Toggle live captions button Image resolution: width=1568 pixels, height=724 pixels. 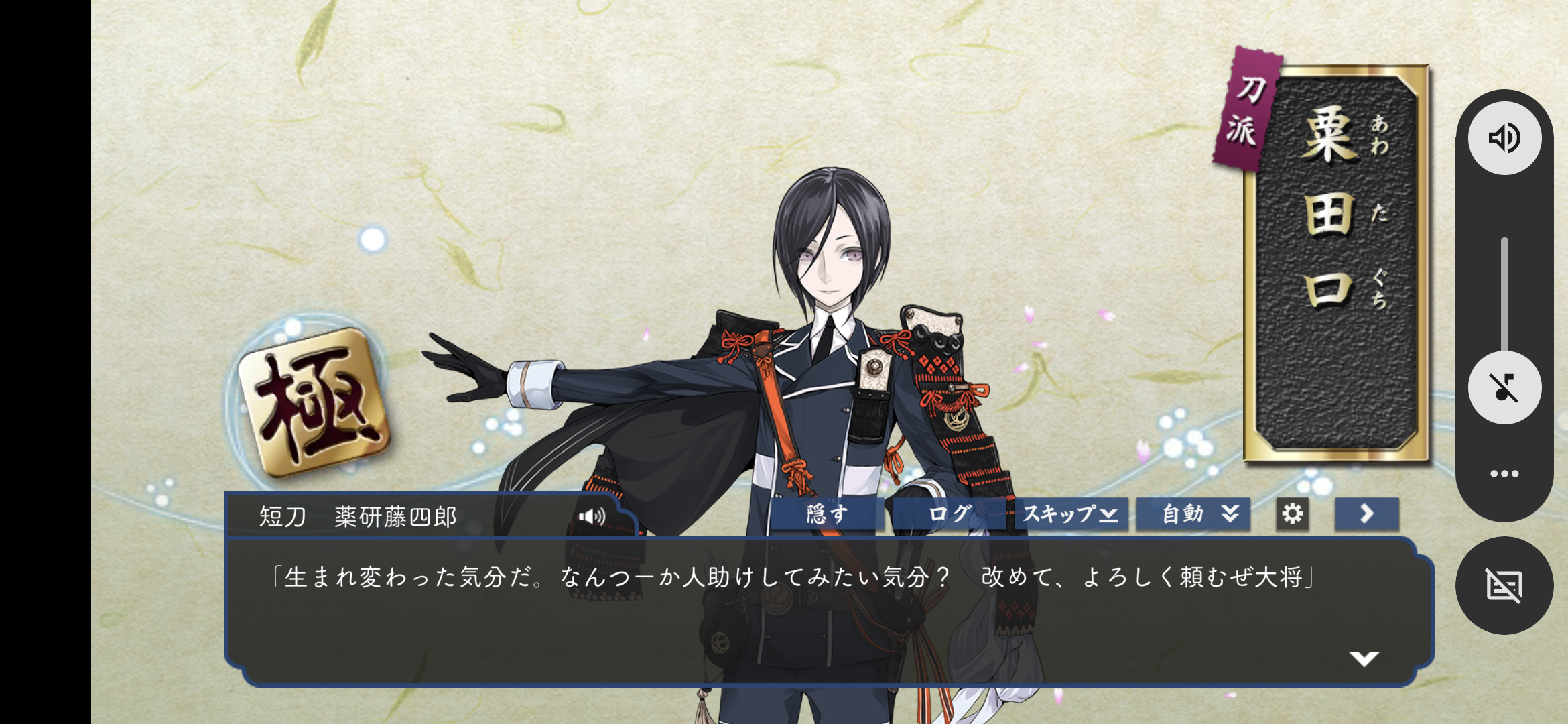point(1504,586)
